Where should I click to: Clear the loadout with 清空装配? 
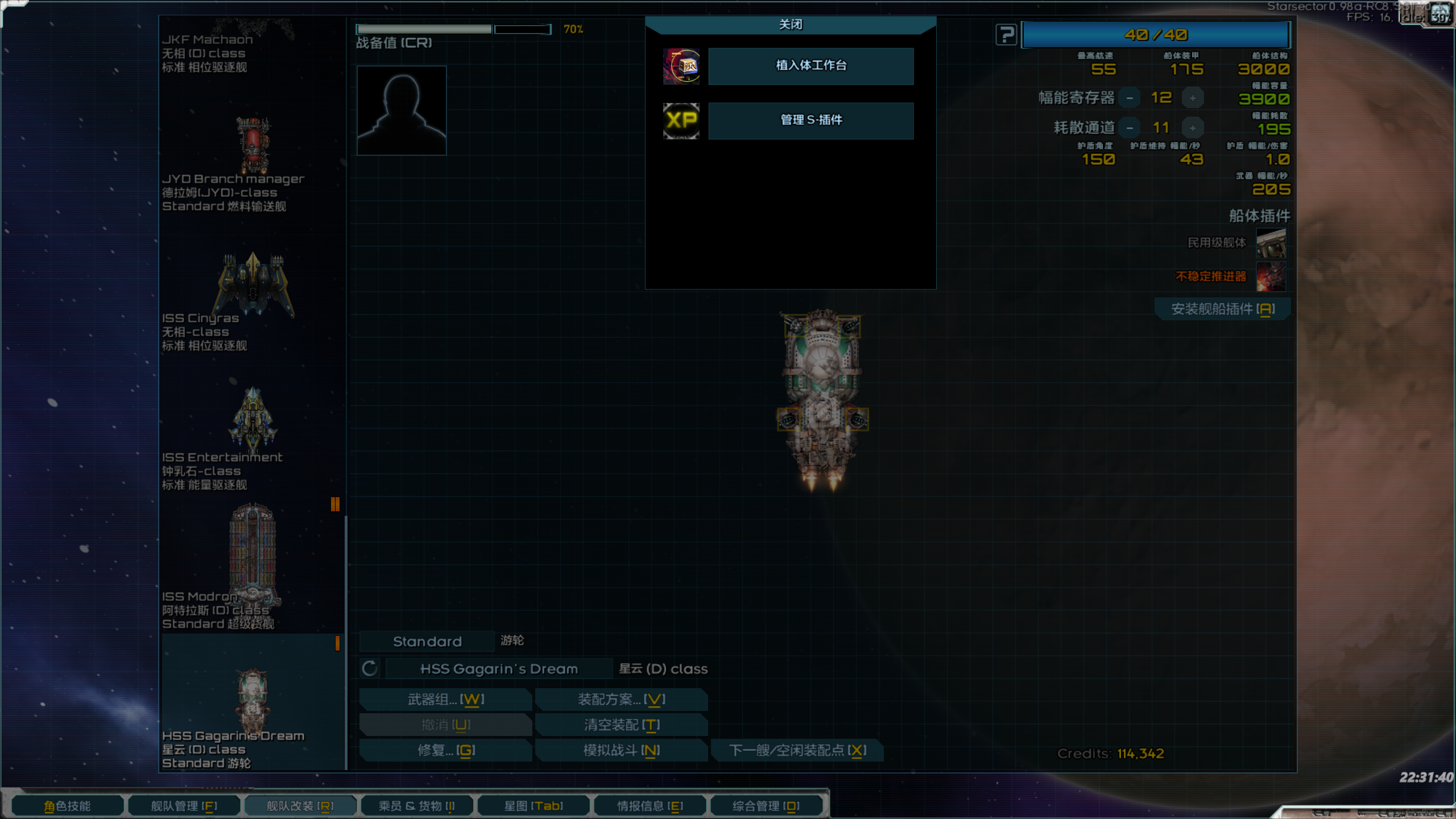point(621,725)
